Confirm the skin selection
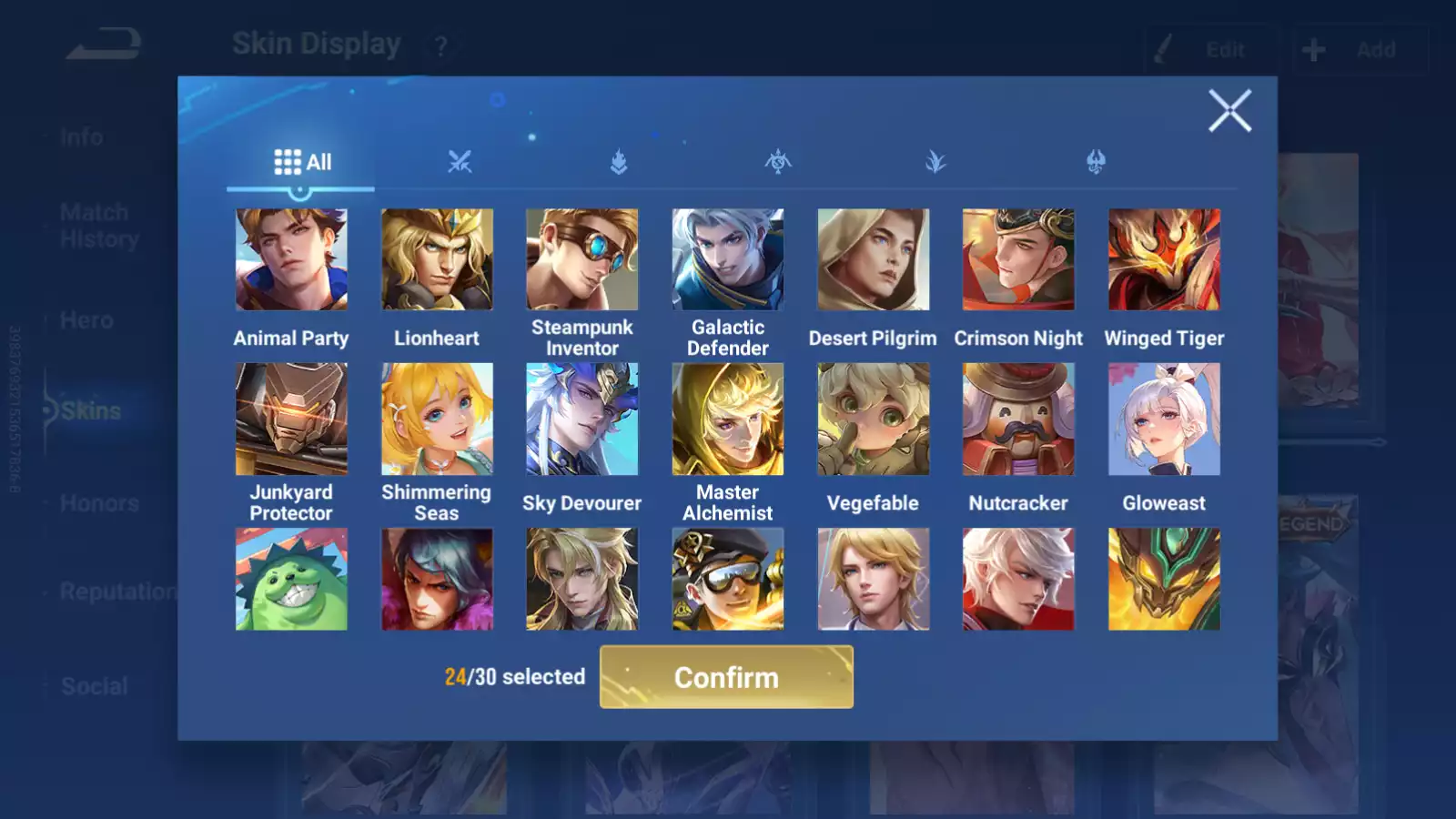The width and height of the screenshot is (1456, 819). (x=726, y=677)
